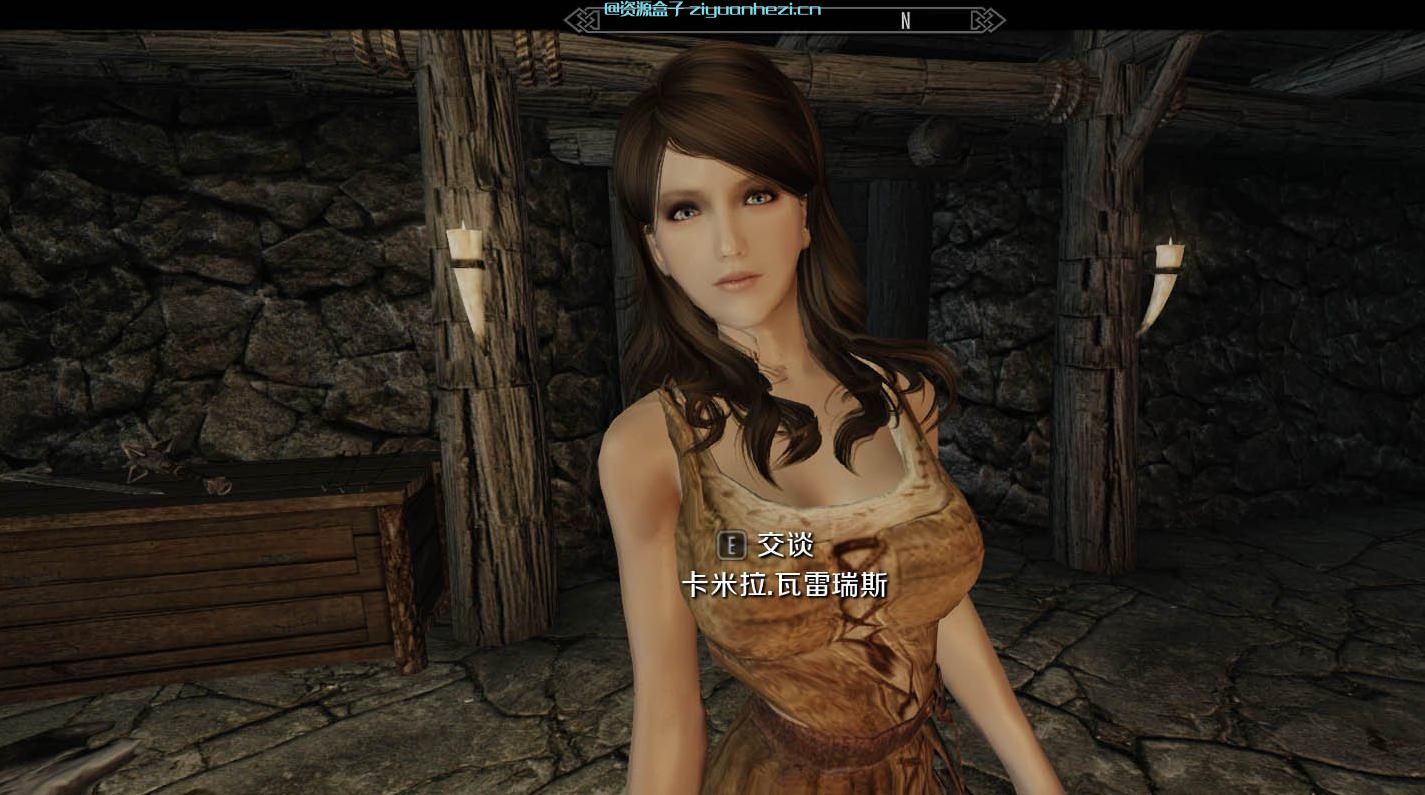Click the E key prompt icon
Screen dimensions: 1425x795
pos(732,546)
